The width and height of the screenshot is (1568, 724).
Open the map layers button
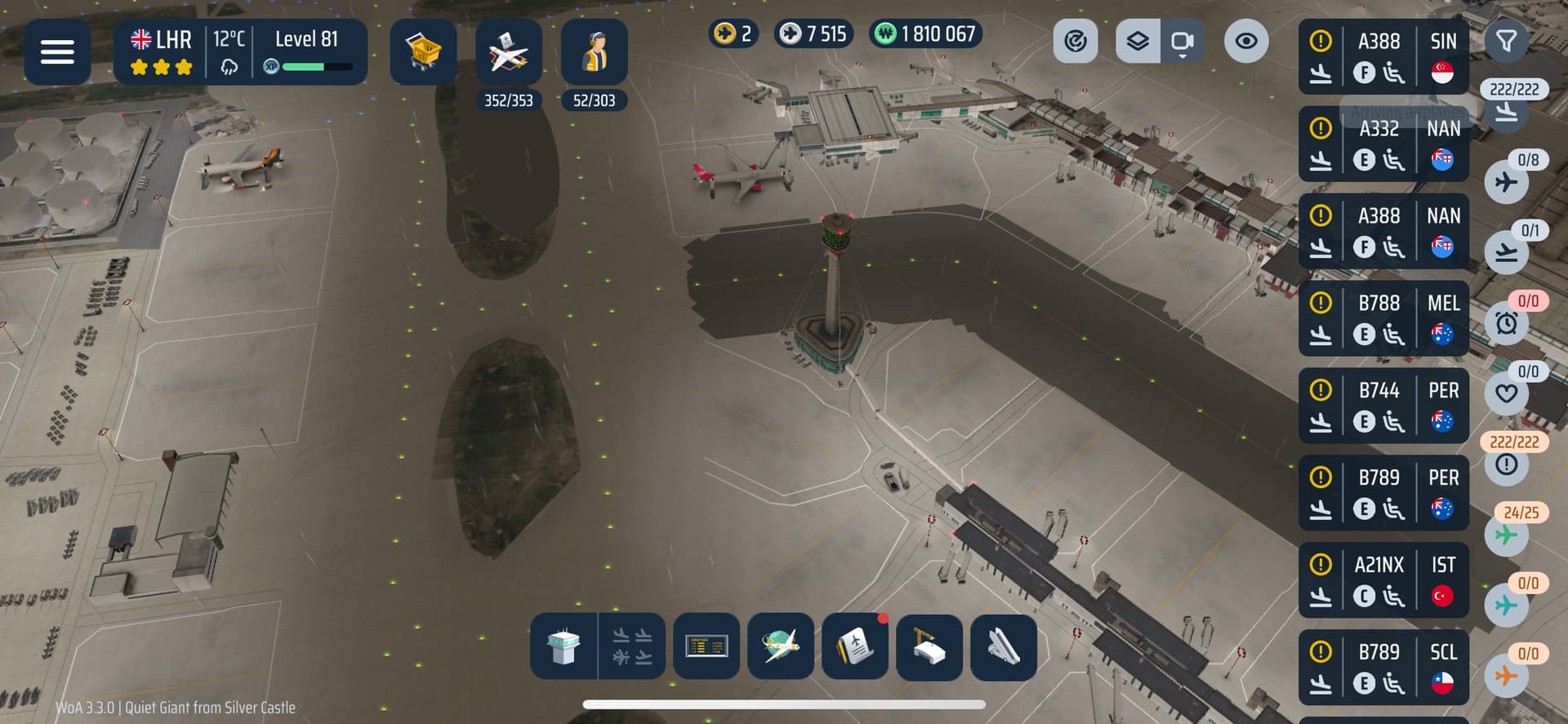[1138, 41]
